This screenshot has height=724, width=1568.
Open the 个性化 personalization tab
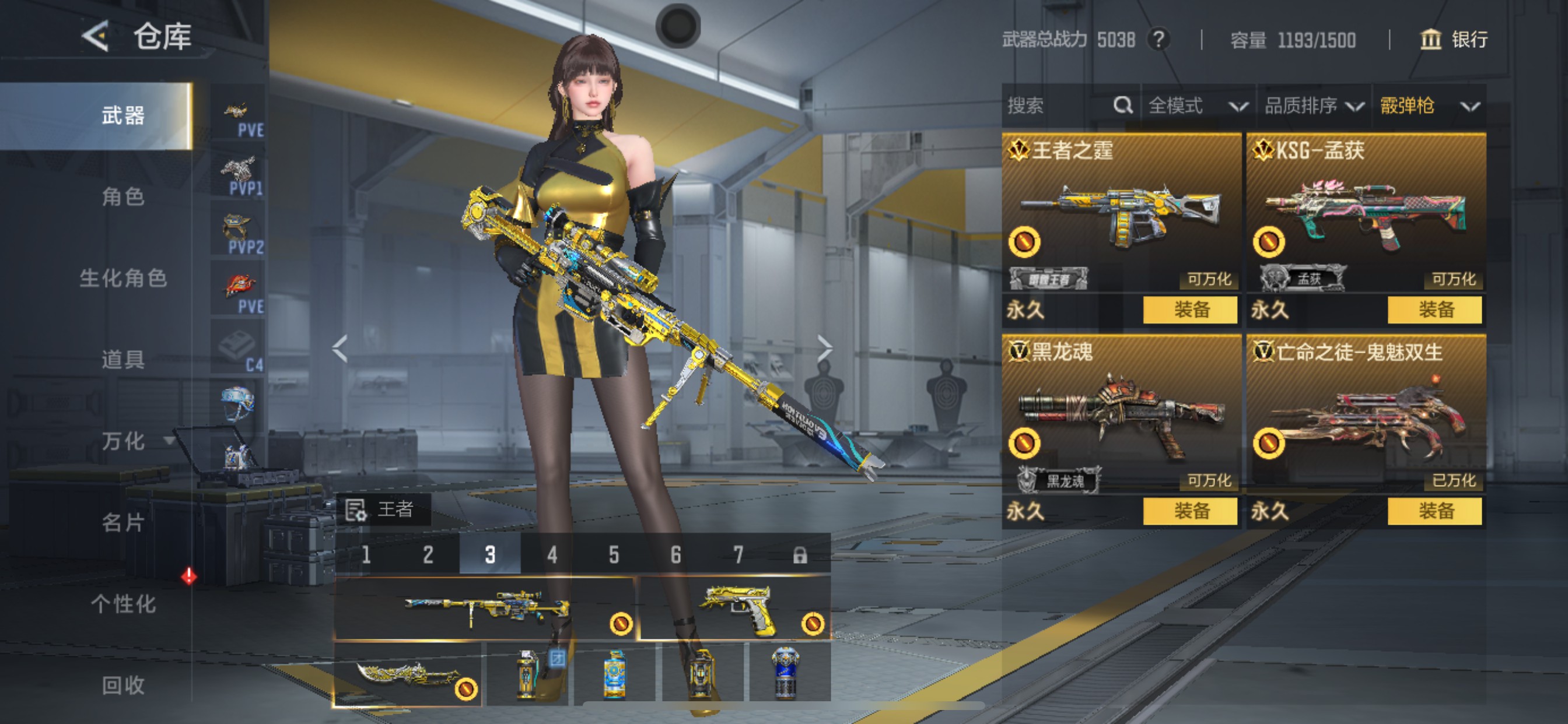coord(123,604)
